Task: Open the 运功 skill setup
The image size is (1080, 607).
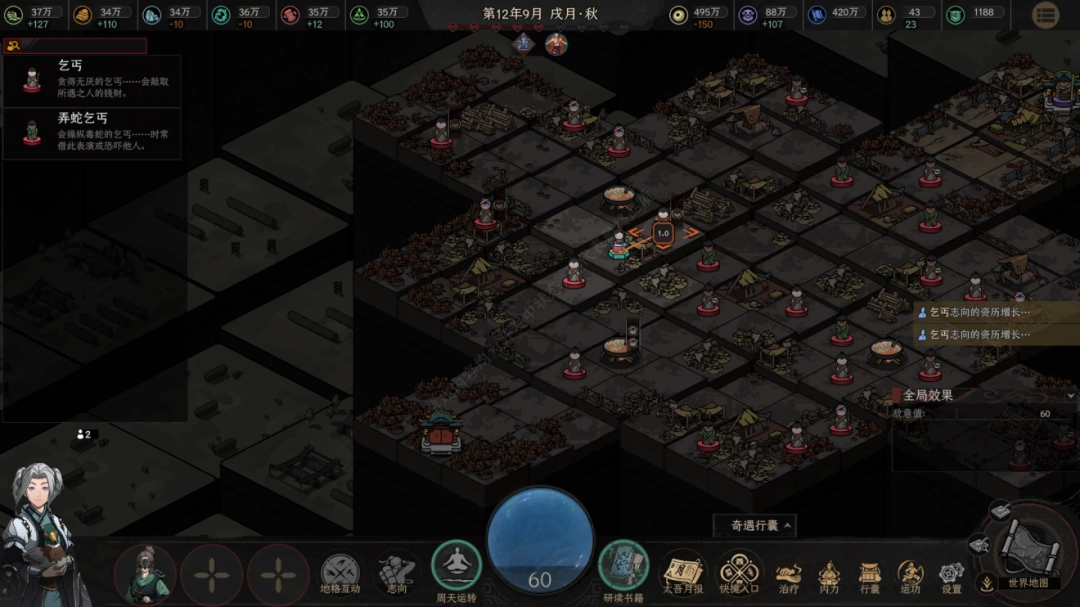Action: click(x=910, y=574)
